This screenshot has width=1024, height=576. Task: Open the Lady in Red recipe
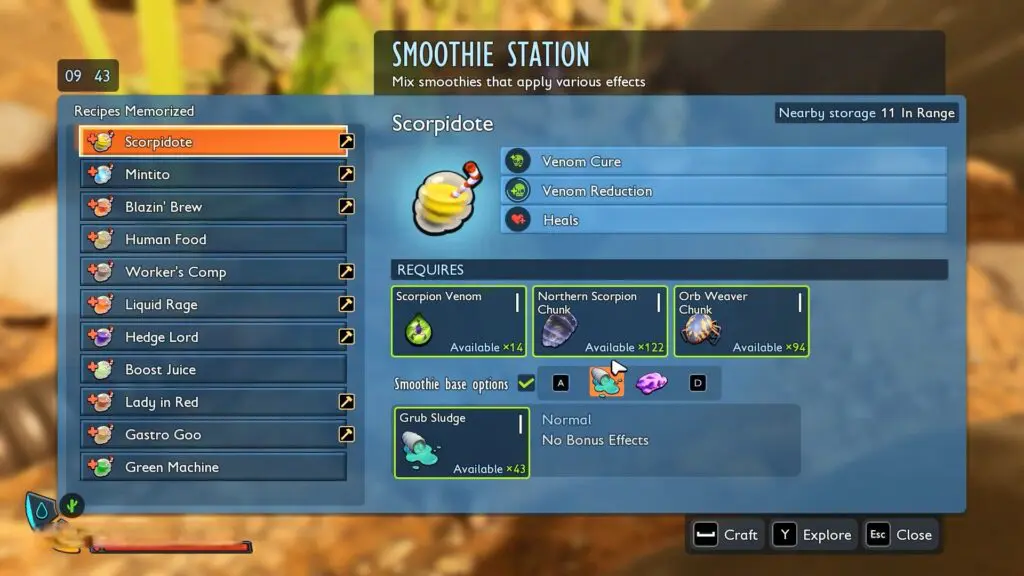tap(213, 402)
